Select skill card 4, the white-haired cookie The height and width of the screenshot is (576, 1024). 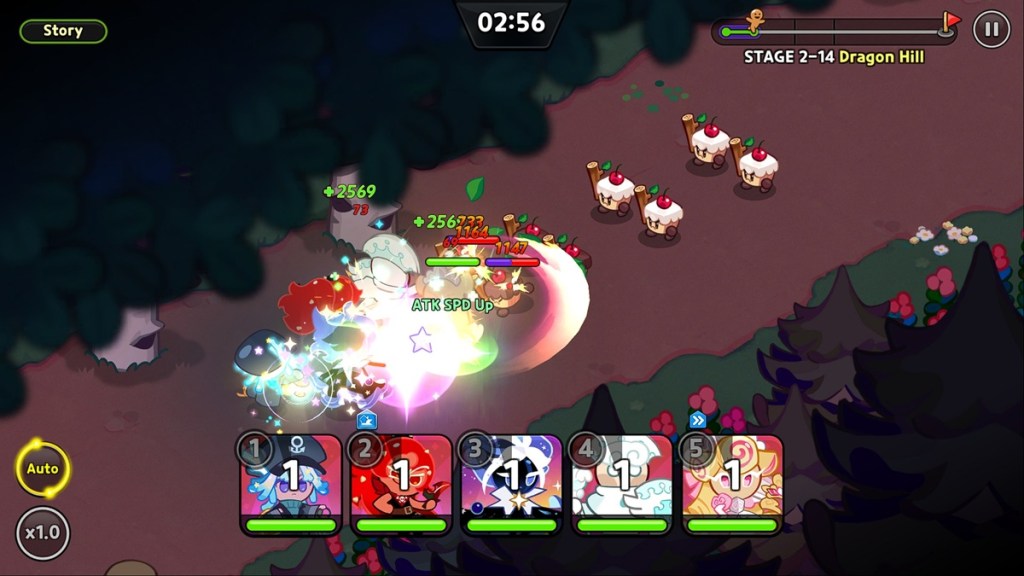coord(623,481)
